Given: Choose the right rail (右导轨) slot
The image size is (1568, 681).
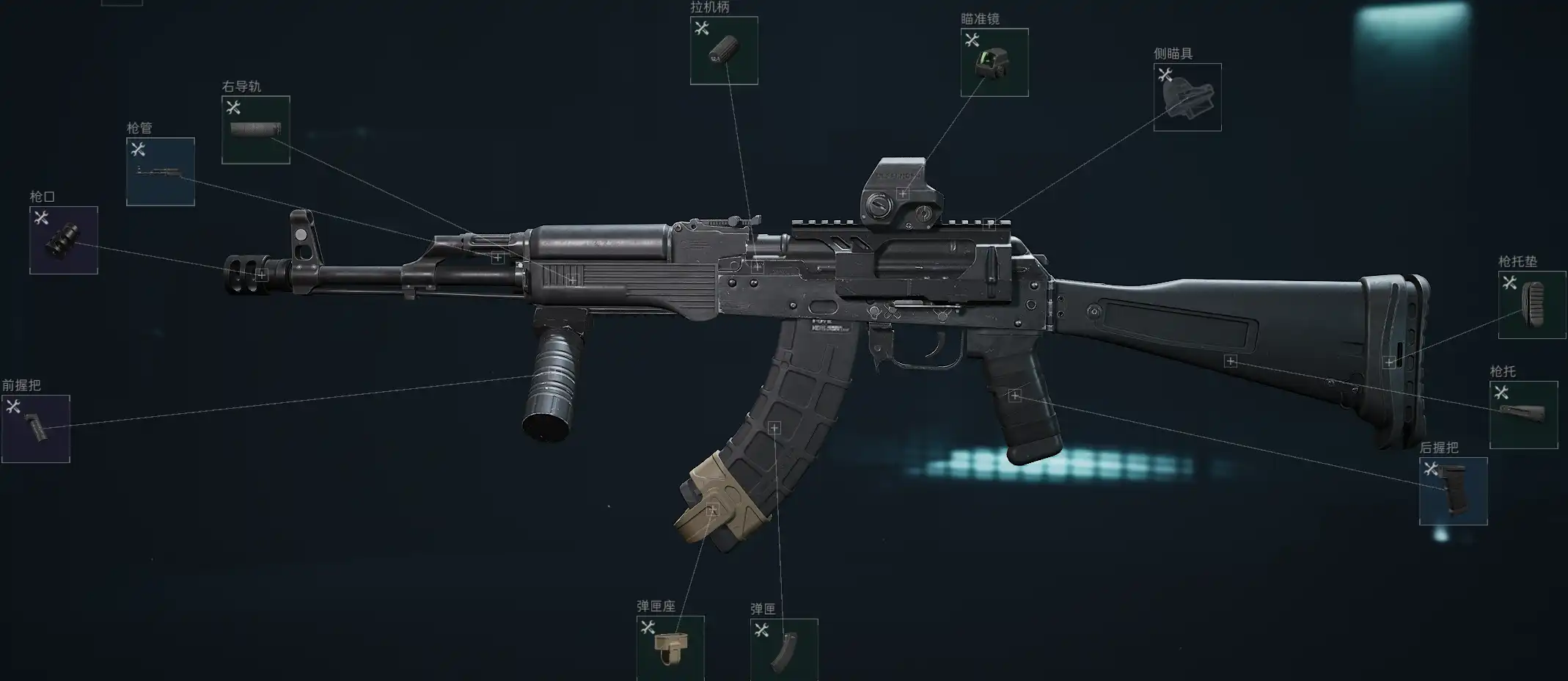Looking at the screenshot, I should [x=256, y=130].
